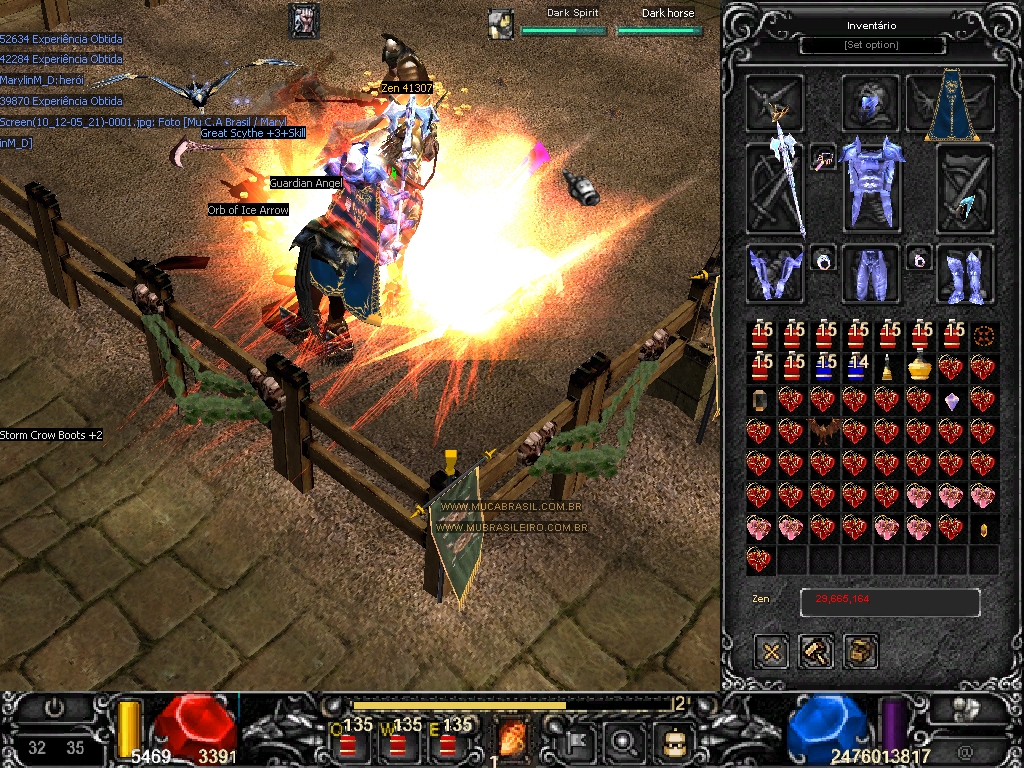The width and height of the screenshot is (1024, 768).
Task: Open the character face button
Action: coord(671,741)
